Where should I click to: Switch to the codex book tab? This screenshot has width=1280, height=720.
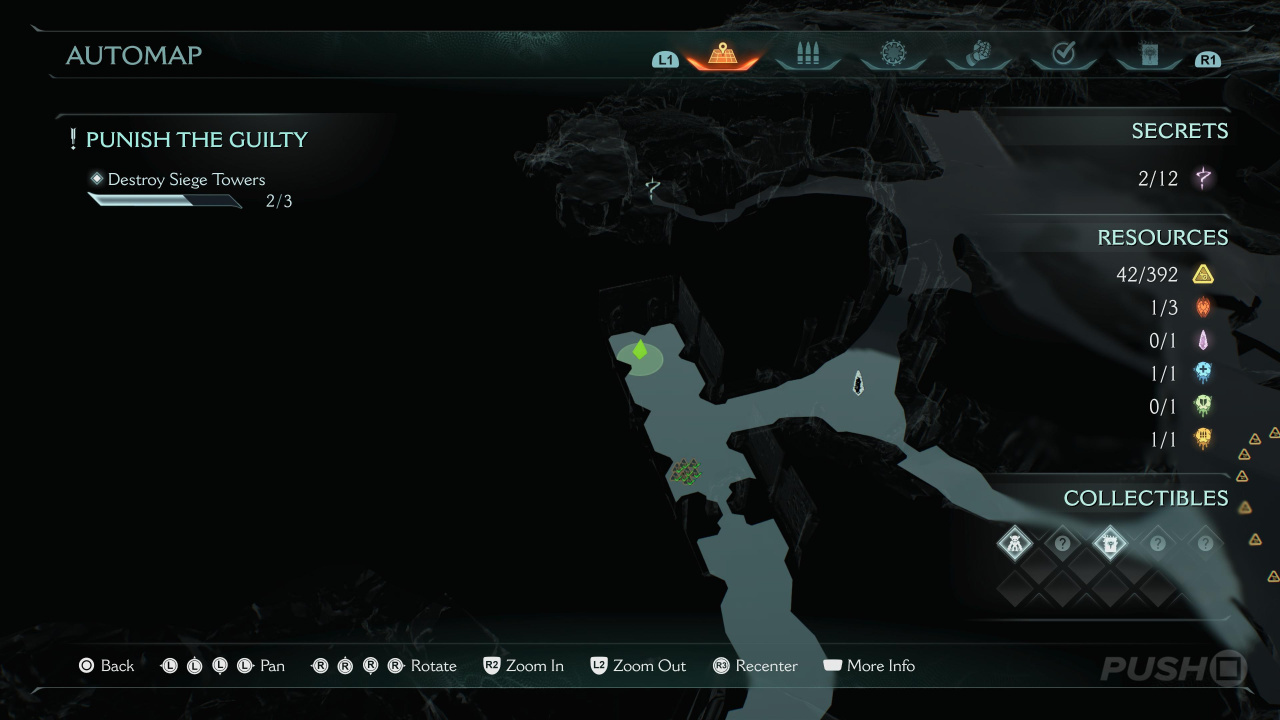point(1149,55)
